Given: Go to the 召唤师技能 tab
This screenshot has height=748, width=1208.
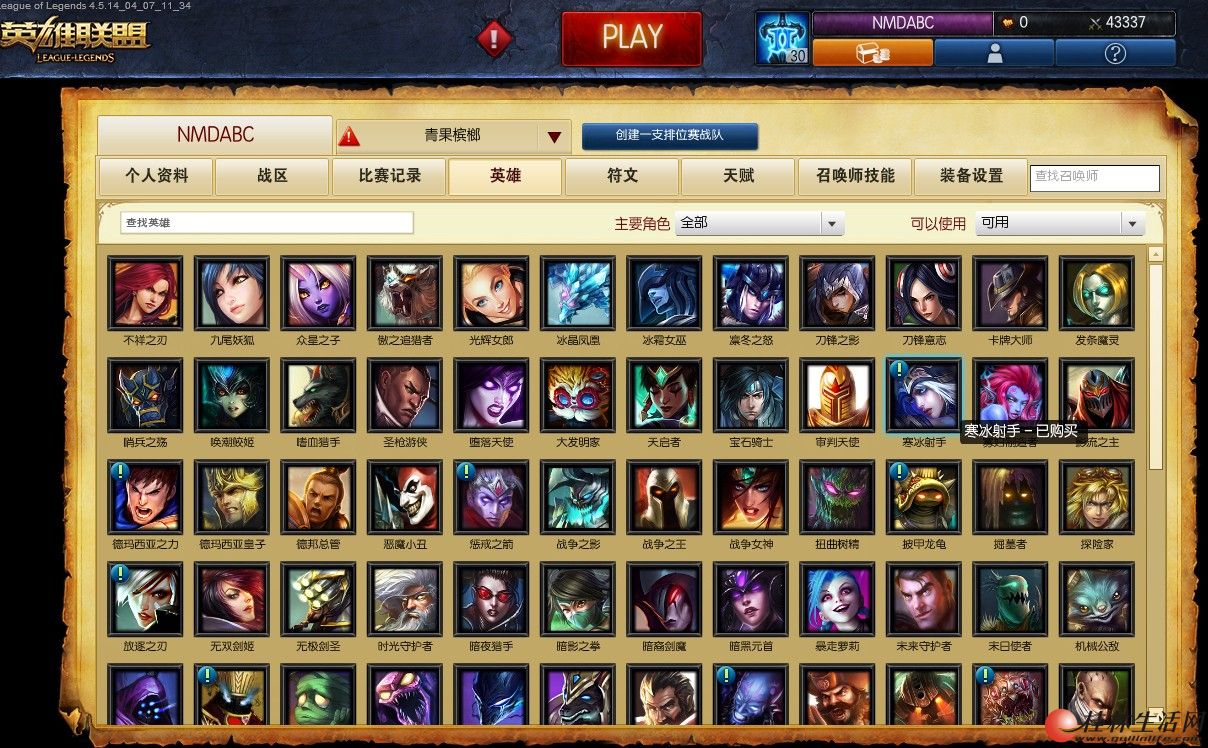Looking at the screenshot, I should tap(855, 176).
